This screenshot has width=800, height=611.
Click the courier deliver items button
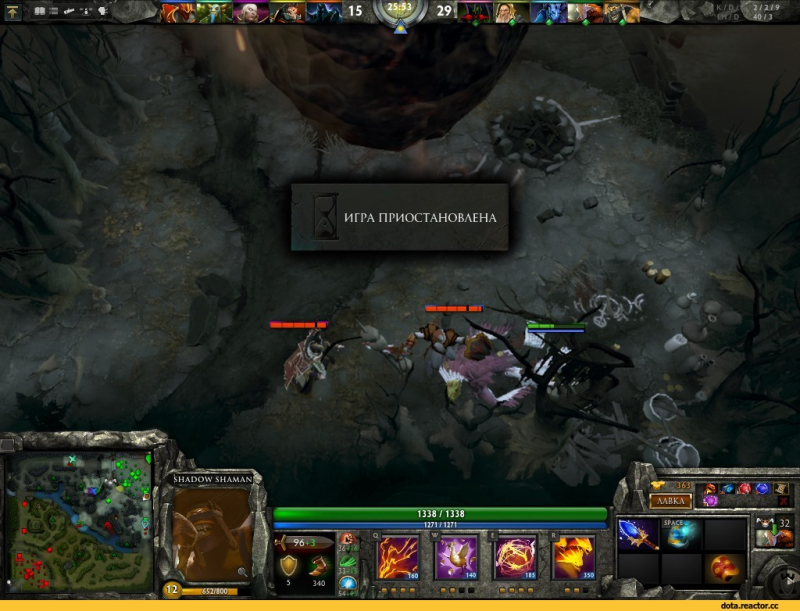click(764, 539)
